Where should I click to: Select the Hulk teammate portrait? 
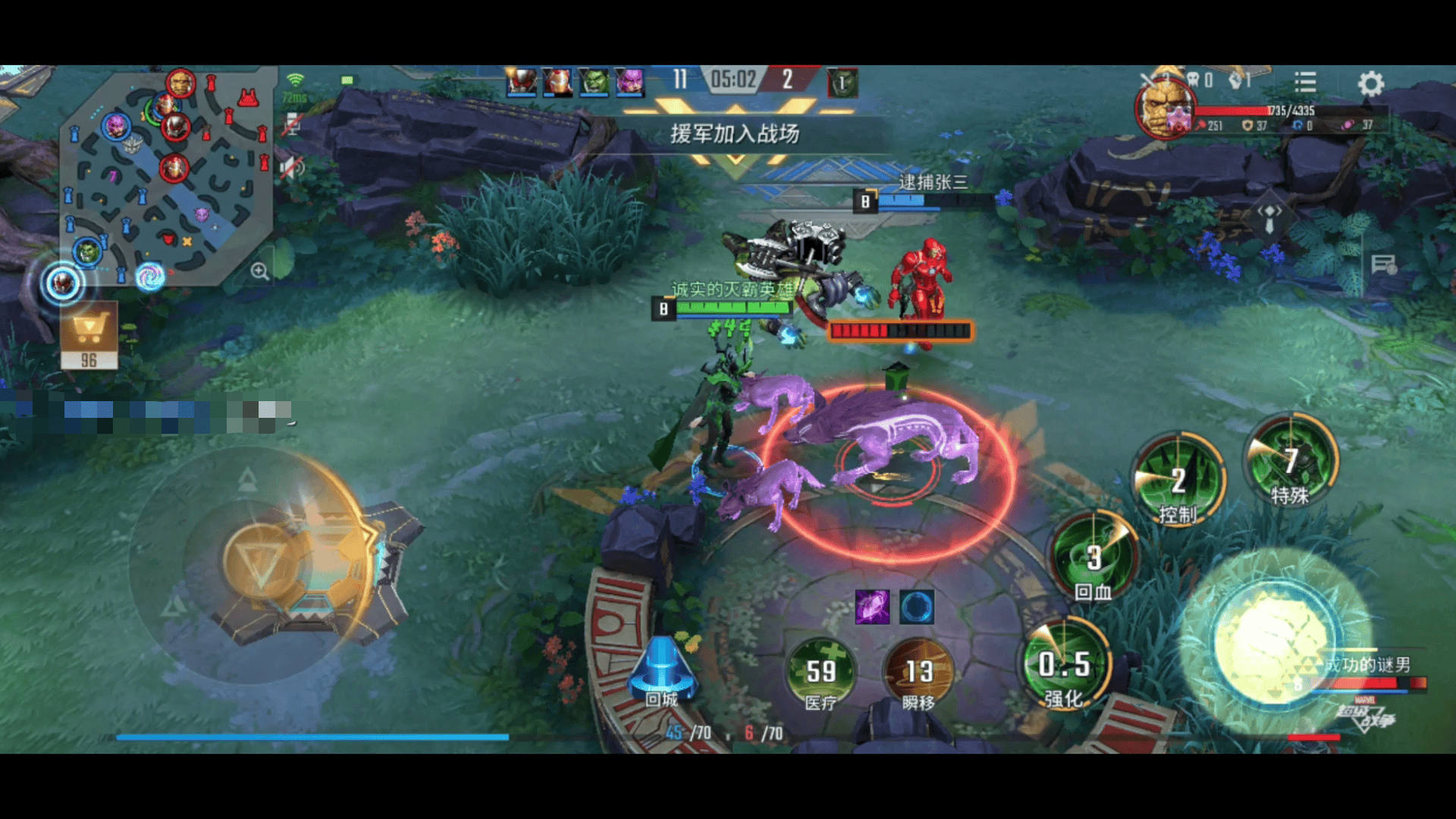pyautogui.click(x=594, y=81)
